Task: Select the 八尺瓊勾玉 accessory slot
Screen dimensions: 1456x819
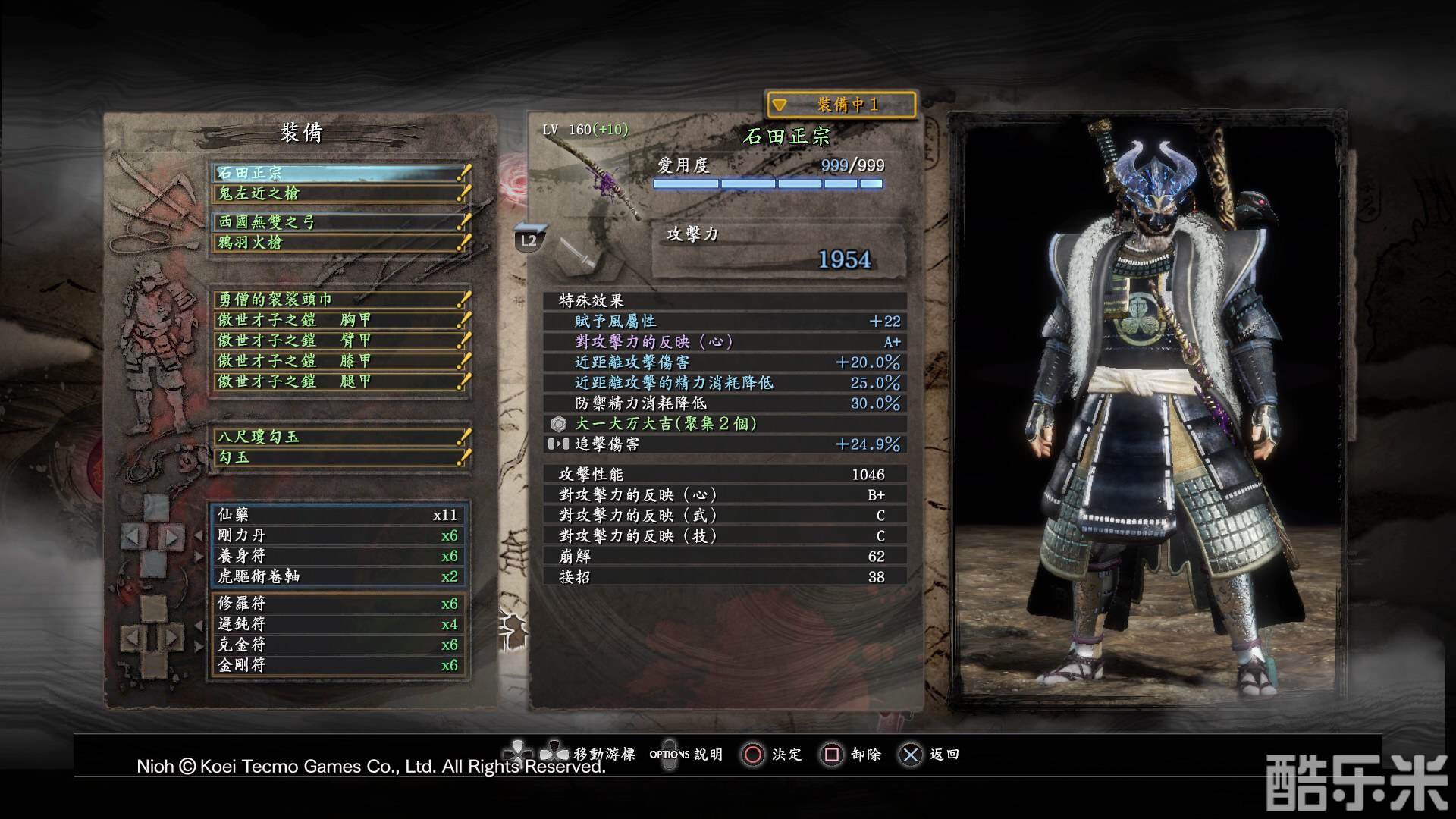Action: [x=340, y=437]
